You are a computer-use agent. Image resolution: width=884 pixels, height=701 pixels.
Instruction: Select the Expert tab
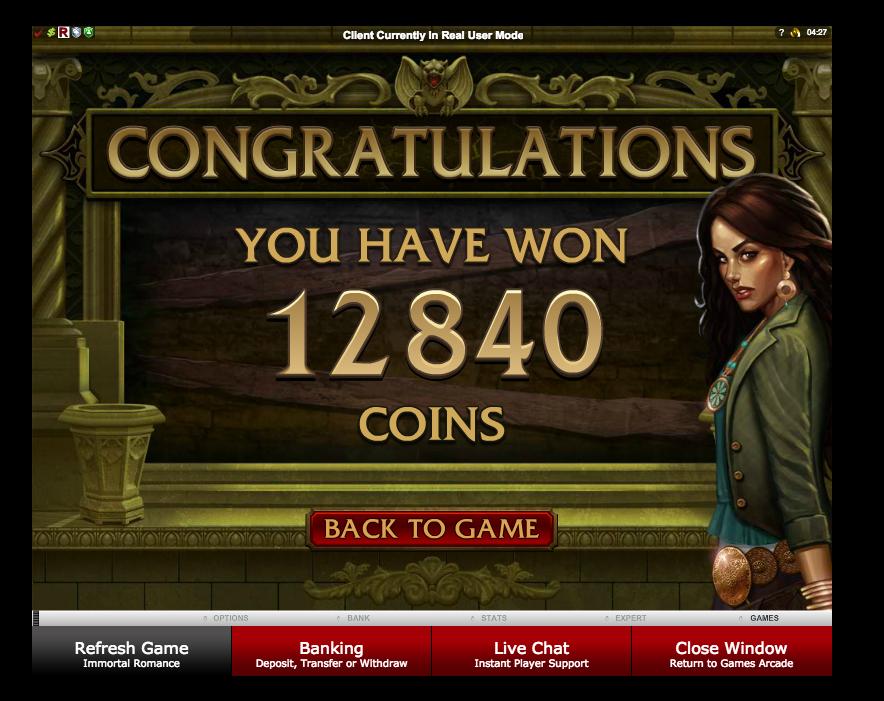click(x=630, y=618)
